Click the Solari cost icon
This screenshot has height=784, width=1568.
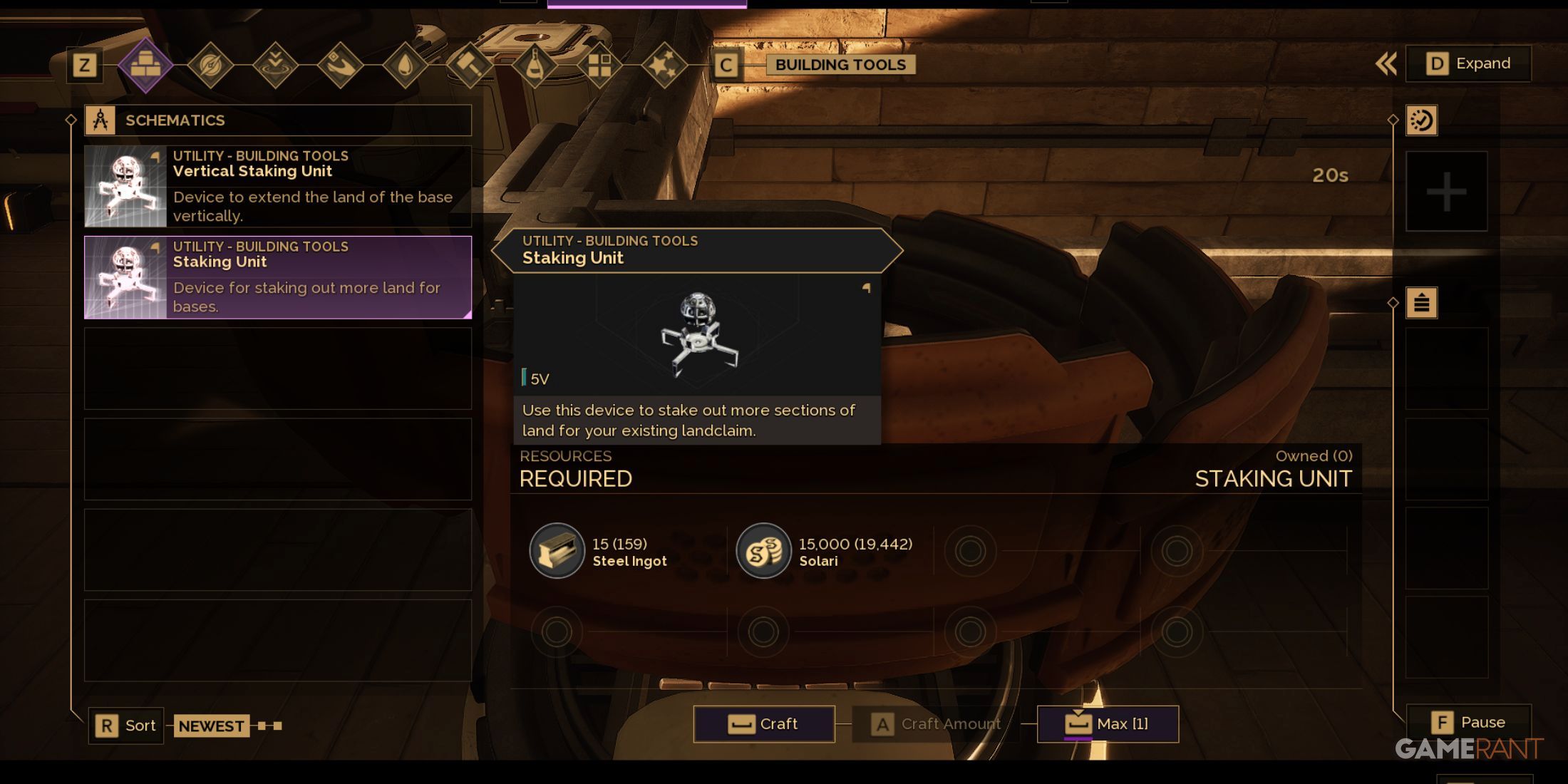(763, 551)
